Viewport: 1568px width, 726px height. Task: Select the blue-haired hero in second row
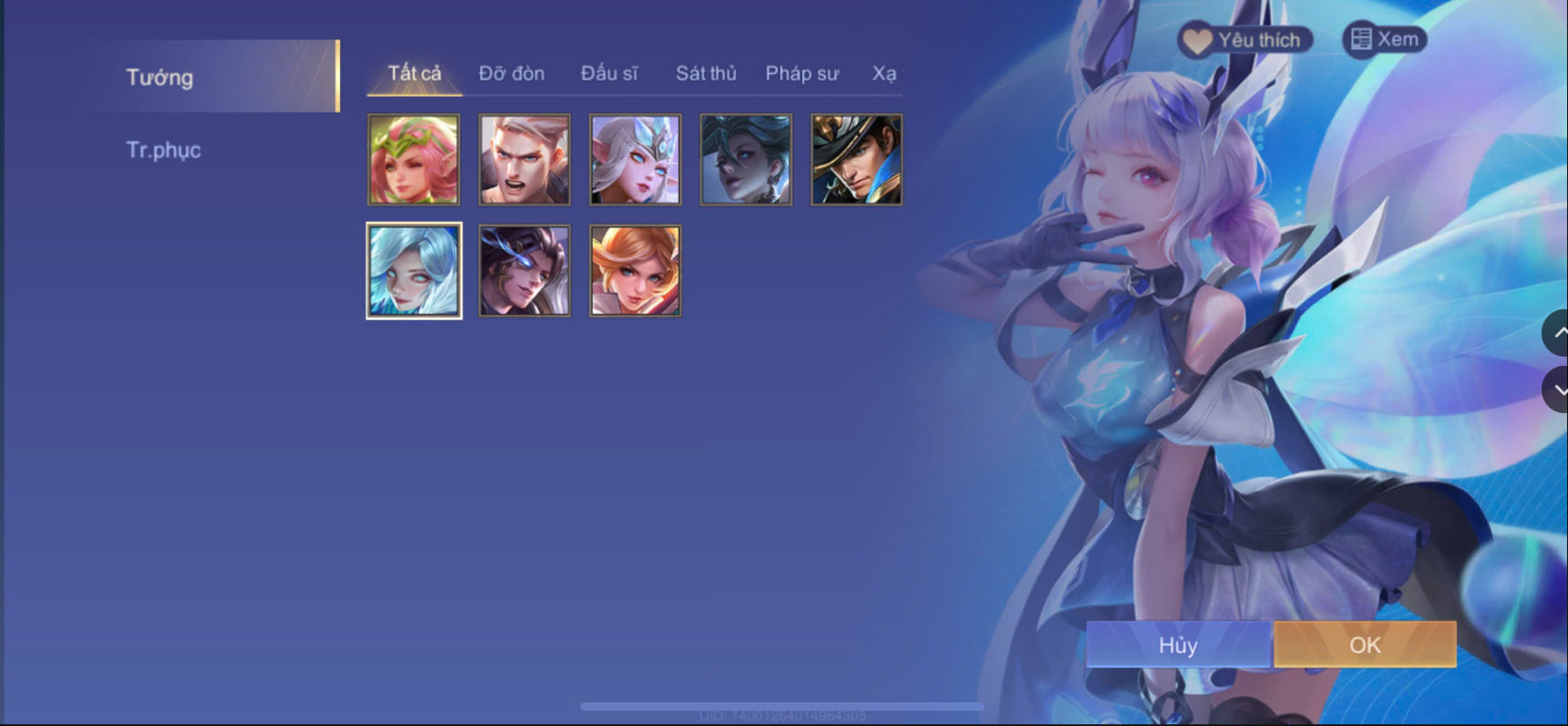pos(413,269)
